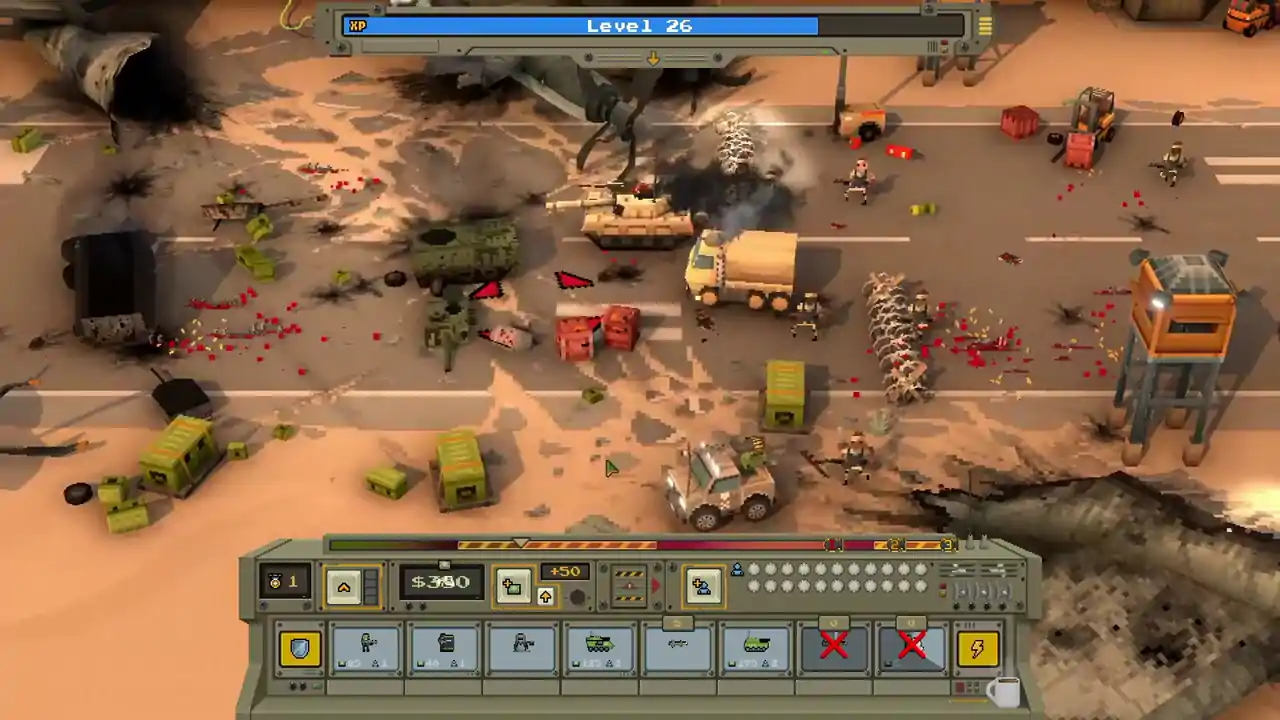Deploy the rifleman infantry unit
The height and width of the screenshot is (720, 1280).
(x=365, y=648)
